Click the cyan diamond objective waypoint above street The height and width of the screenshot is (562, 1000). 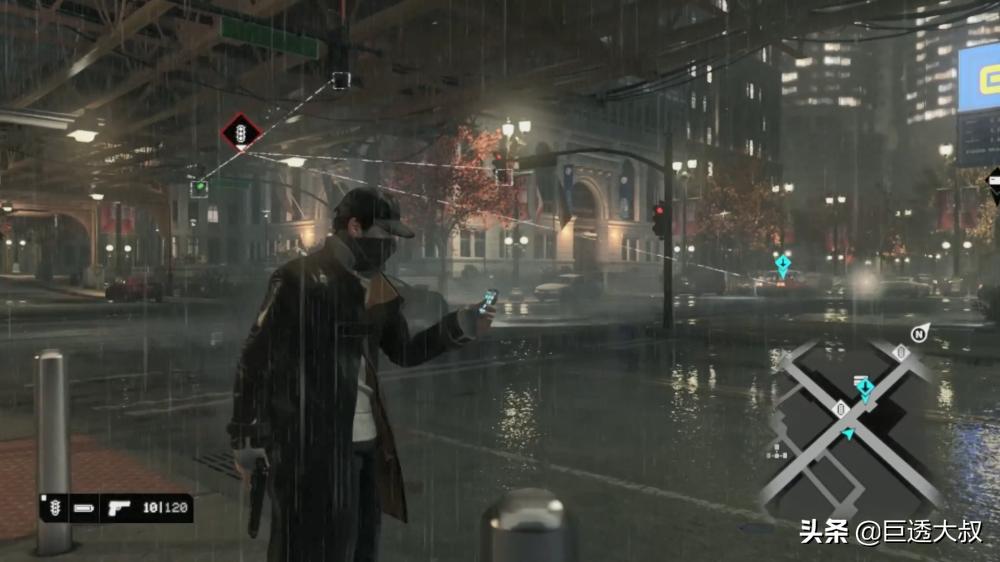[x=783, y=265]
